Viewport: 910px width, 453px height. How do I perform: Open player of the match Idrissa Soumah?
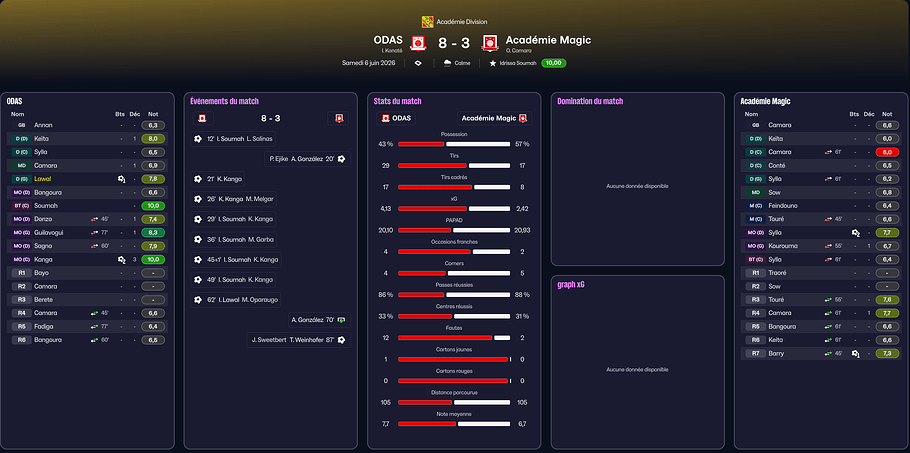coord(512,63)
